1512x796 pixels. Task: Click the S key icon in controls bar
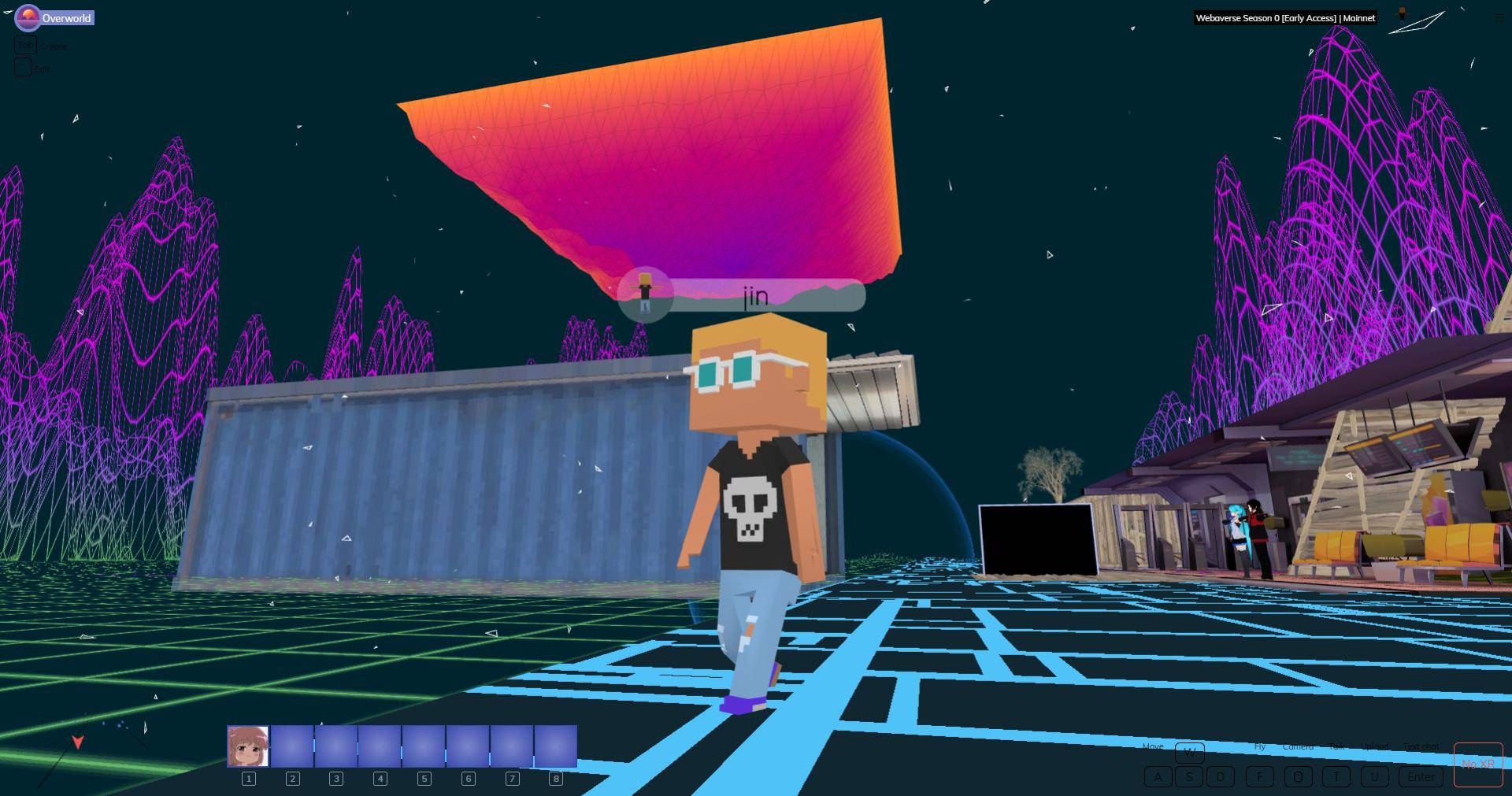click(x=1190, y=776)
